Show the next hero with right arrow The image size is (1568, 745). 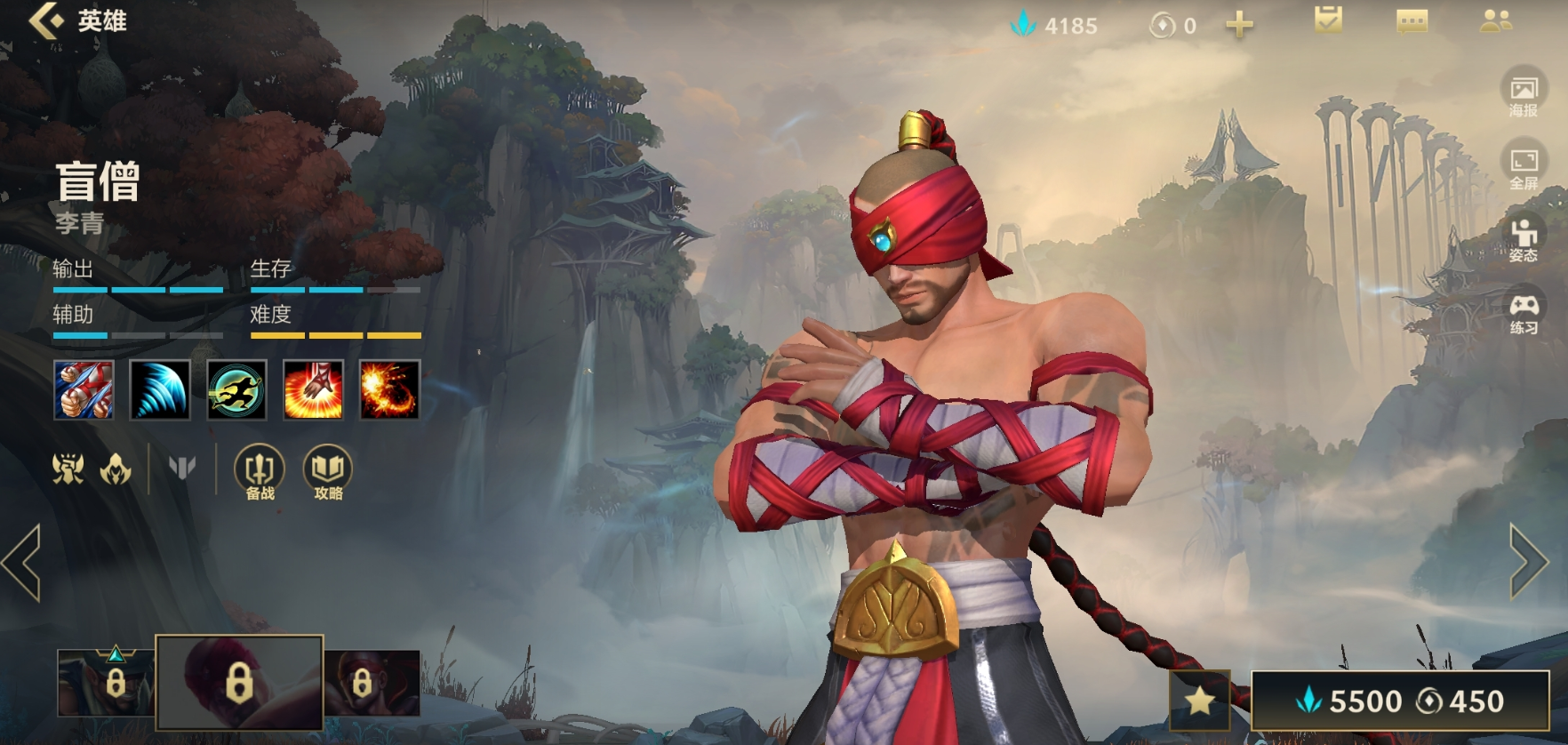click(x=1529, y=561)
